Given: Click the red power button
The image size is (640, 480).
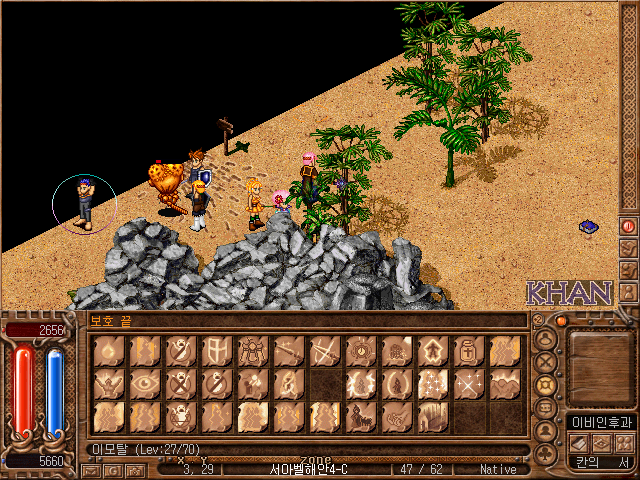Looking at the screenshot, I should (628, 227).
